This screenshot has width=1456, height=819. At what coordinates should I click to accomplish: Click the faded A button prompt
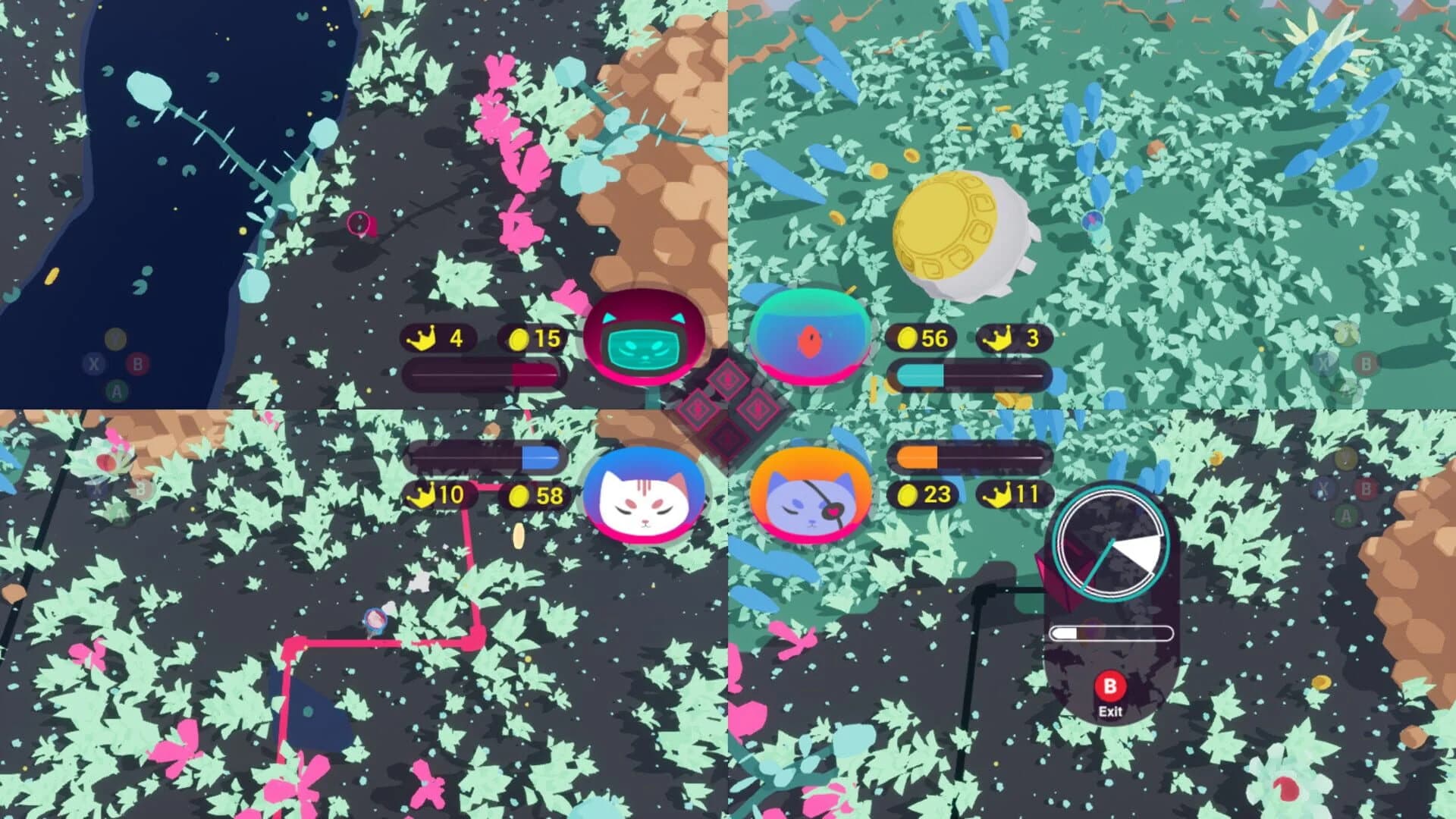116,391
